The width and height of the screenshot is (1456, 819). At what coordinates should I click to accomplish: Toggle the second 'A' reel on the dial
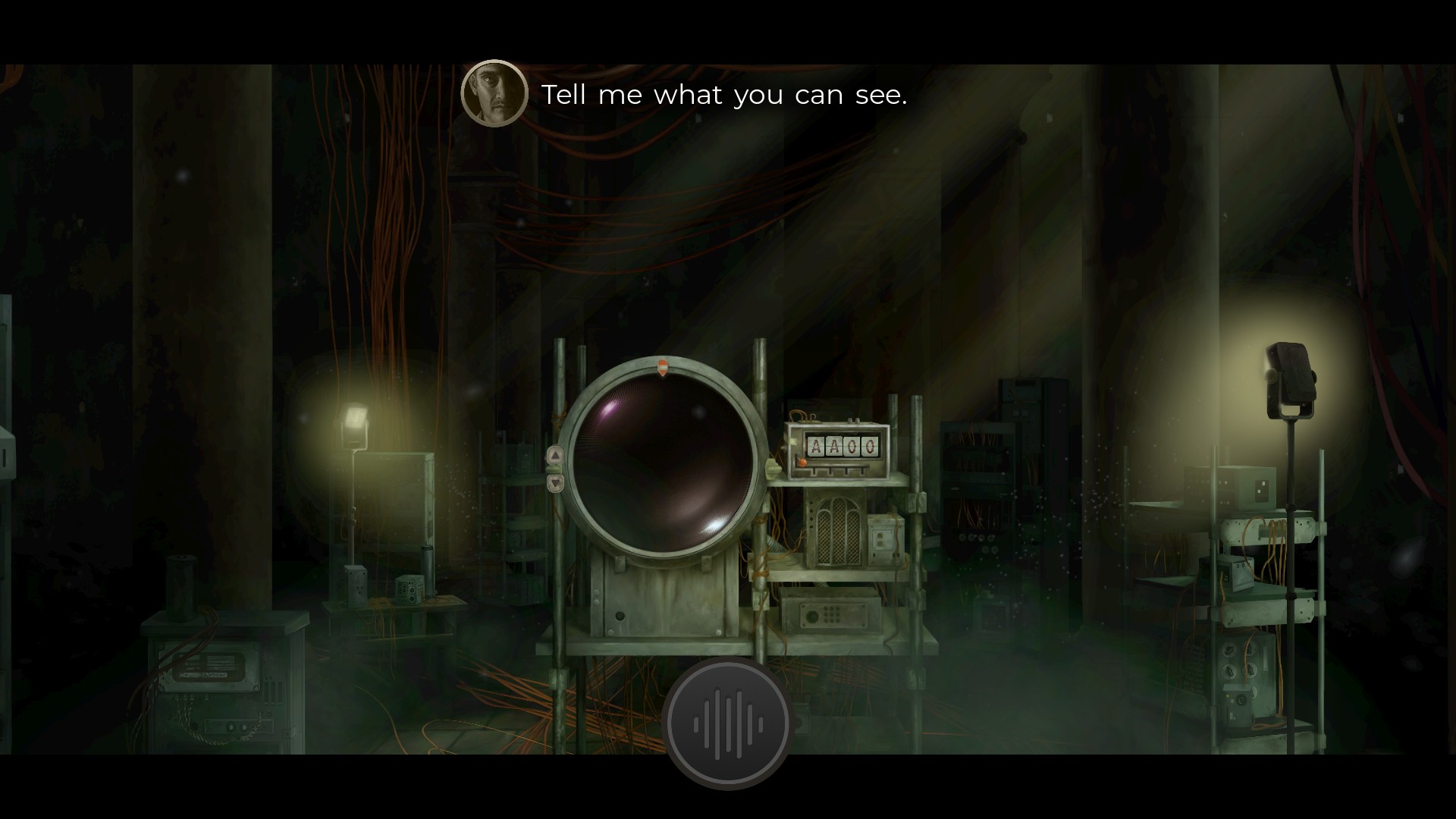pos(833,446)
